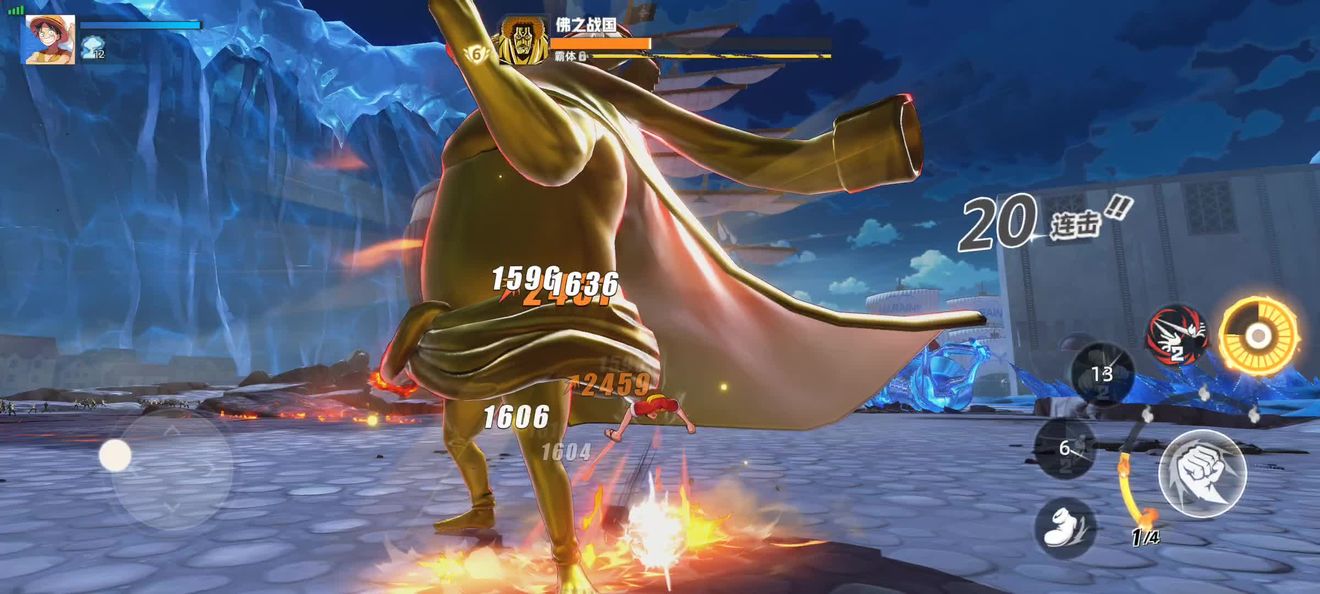Tap the blue buff icon under the health bar

point(93,47)
